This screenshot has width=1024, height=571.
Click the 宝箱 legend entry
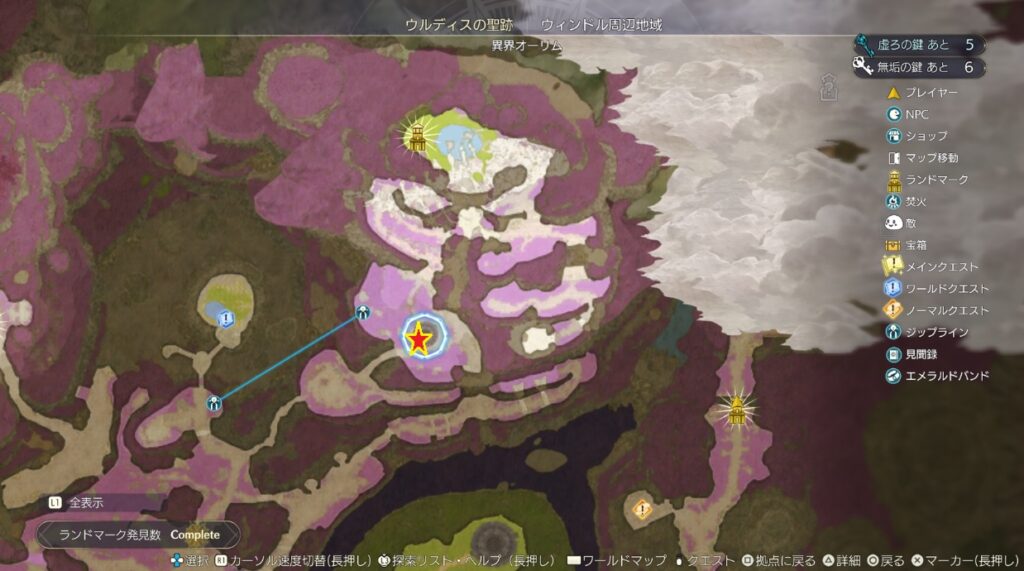tap(912, 245)
